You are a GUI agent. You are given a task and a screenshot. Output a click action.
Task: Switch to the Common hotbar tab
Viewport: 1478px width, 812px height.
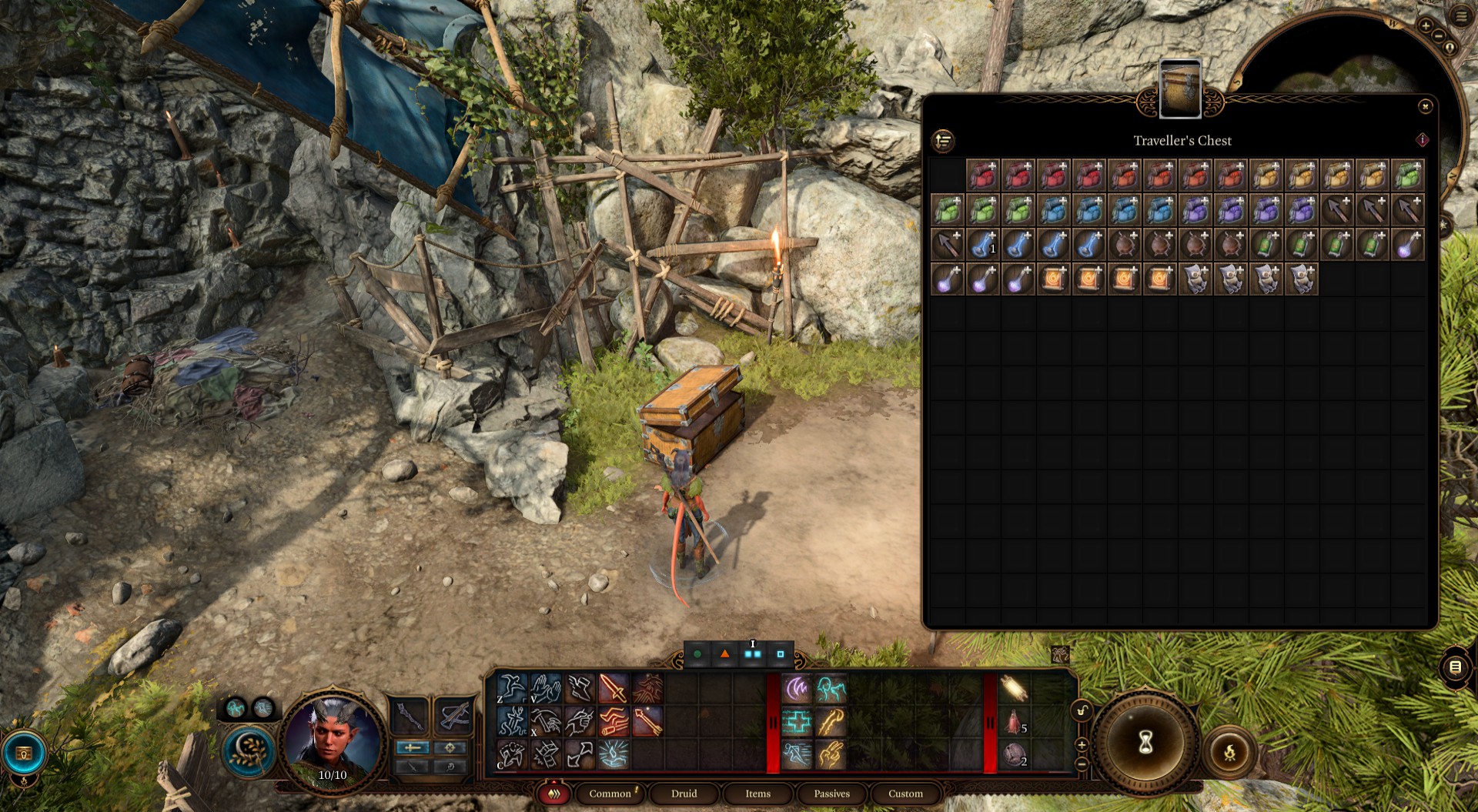pyautogui.click(x=610, y=794)
